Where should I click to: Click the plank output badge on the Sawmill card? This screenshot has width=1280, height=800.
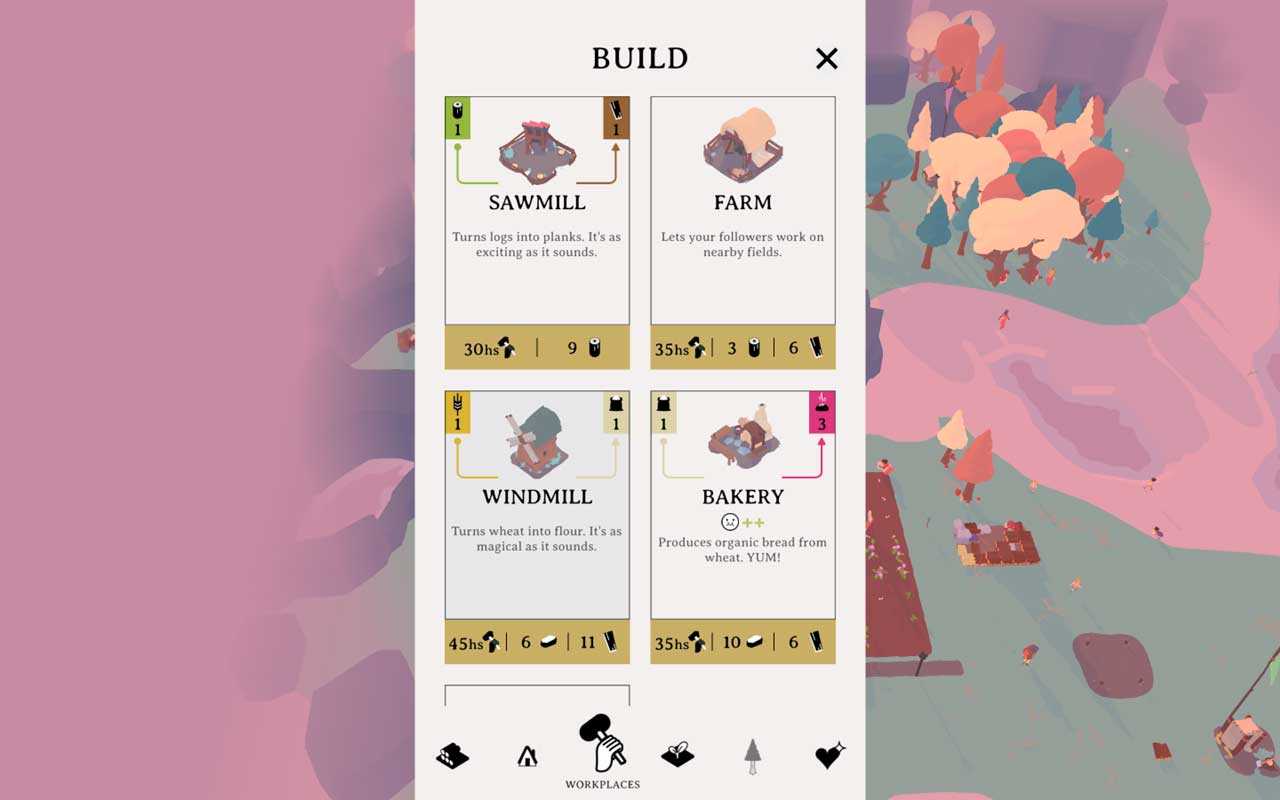(618, 115)
